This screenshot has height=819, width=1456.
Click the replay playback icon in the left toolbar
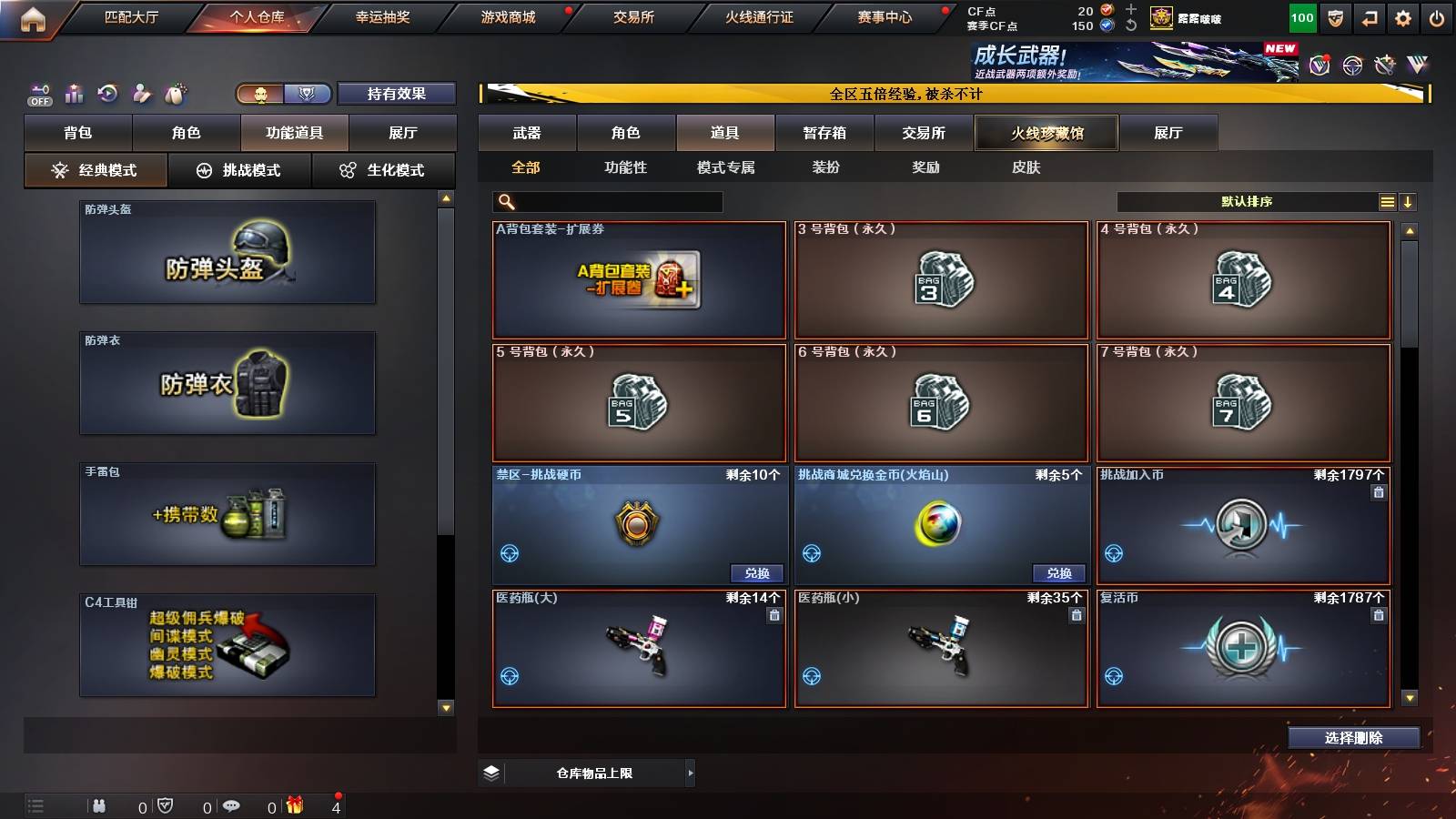[x=108, y=93]
